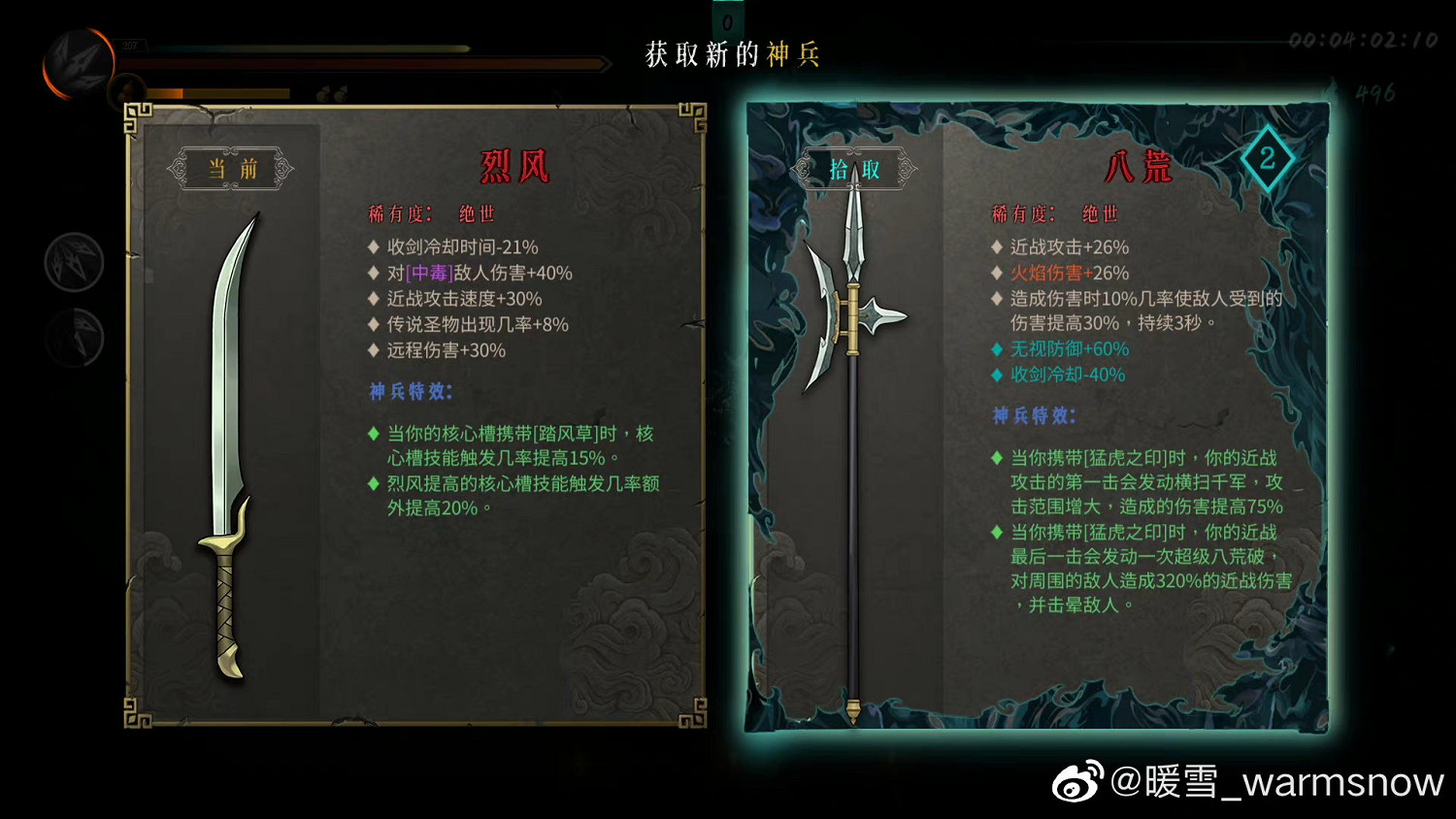Viewport: 1456px width, 819px height.
Task: Select the weapon emblem icon at top-left
Action: click(78, 63)
